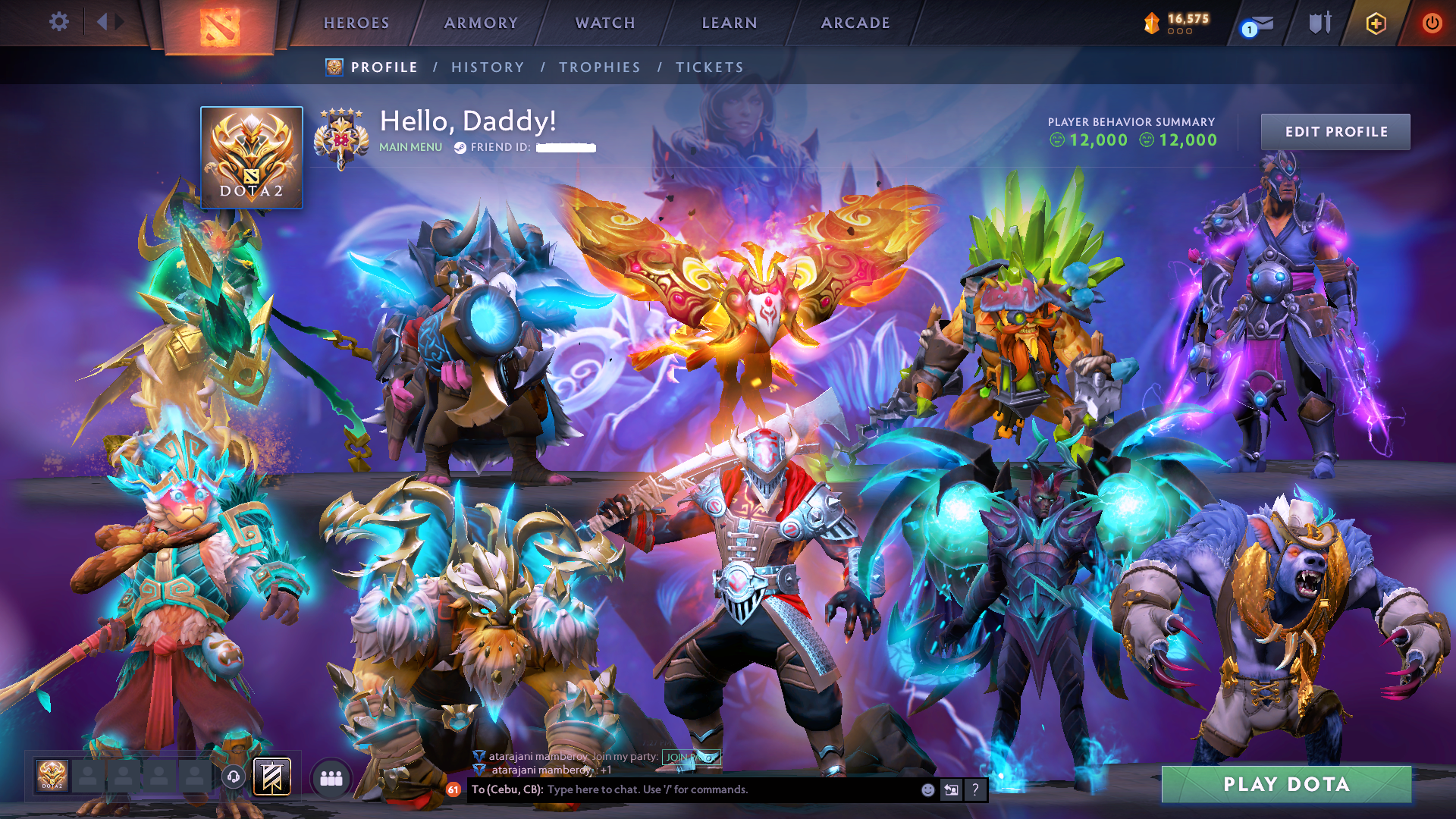Image resolution: width=1456 pixels, height=819 pixels.
Task: Toggle the friends list with the group icon
Action: tap(330, 777)
